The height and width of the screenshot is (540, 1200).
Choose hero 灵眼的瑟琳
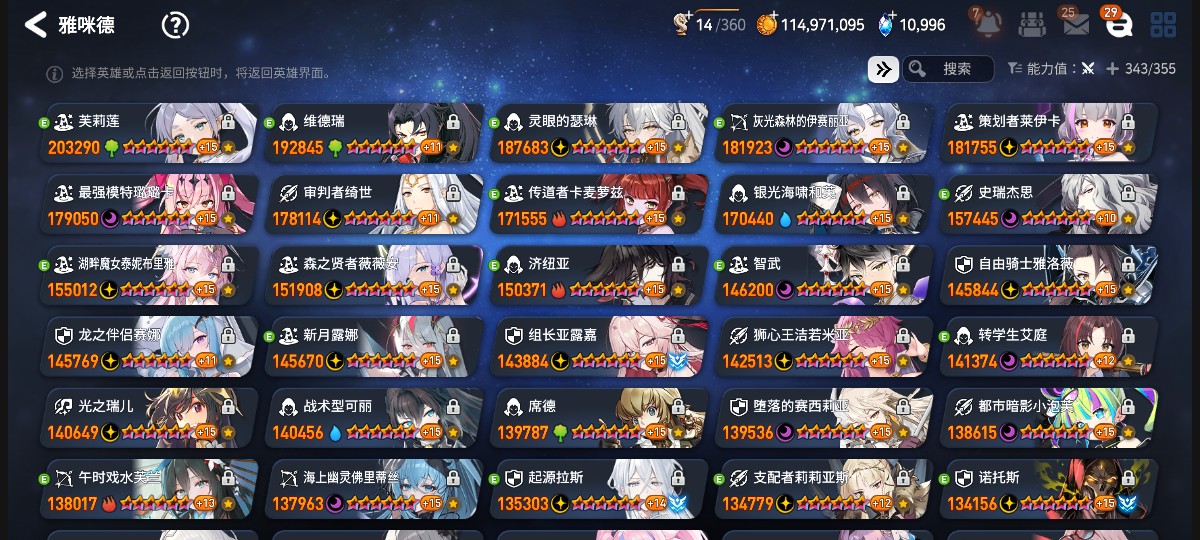point(600,134)
